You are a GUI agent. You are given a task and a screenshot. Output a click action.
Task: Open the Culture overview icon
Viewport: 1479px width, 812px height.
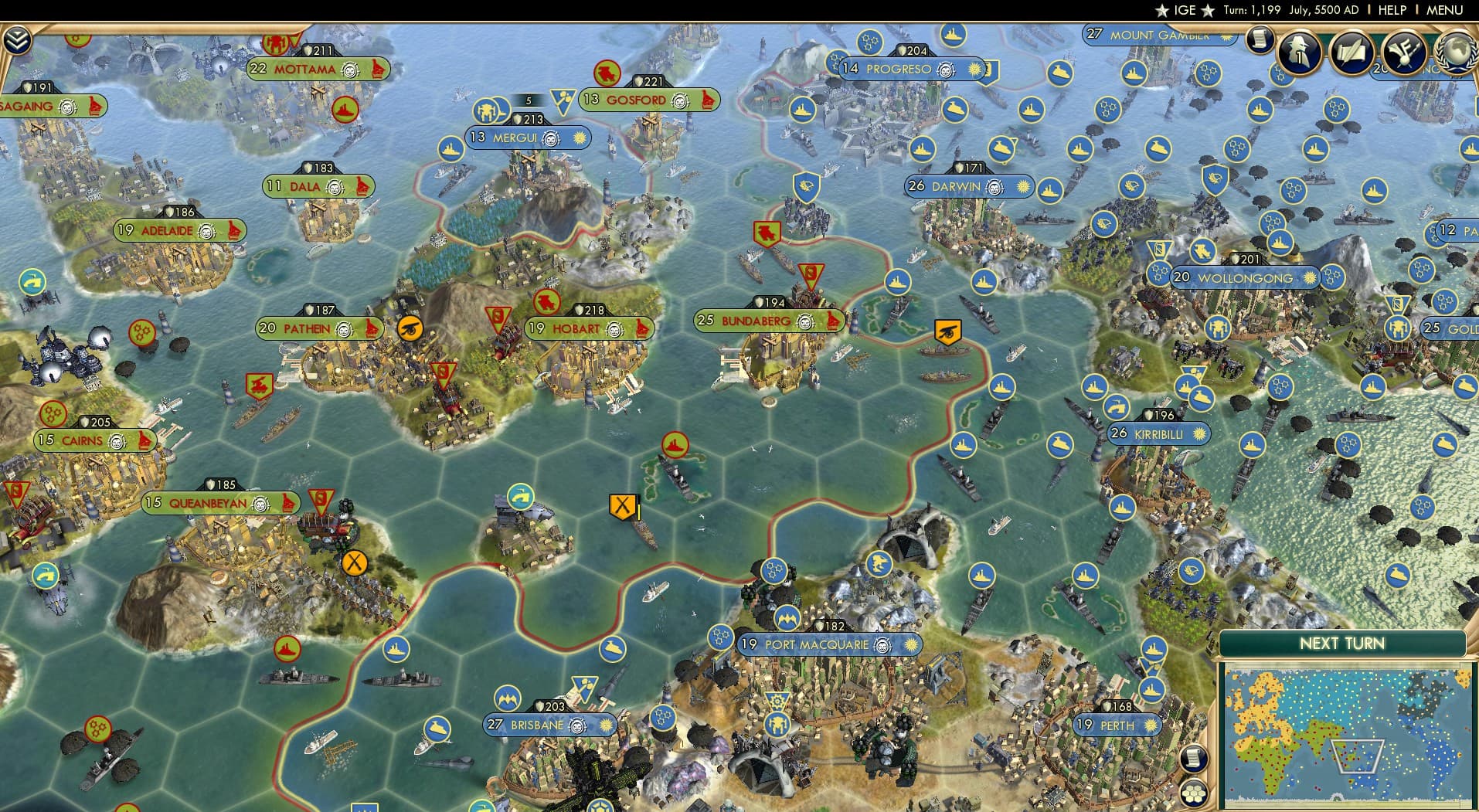pyautogui.click(x=1404, y=53)
